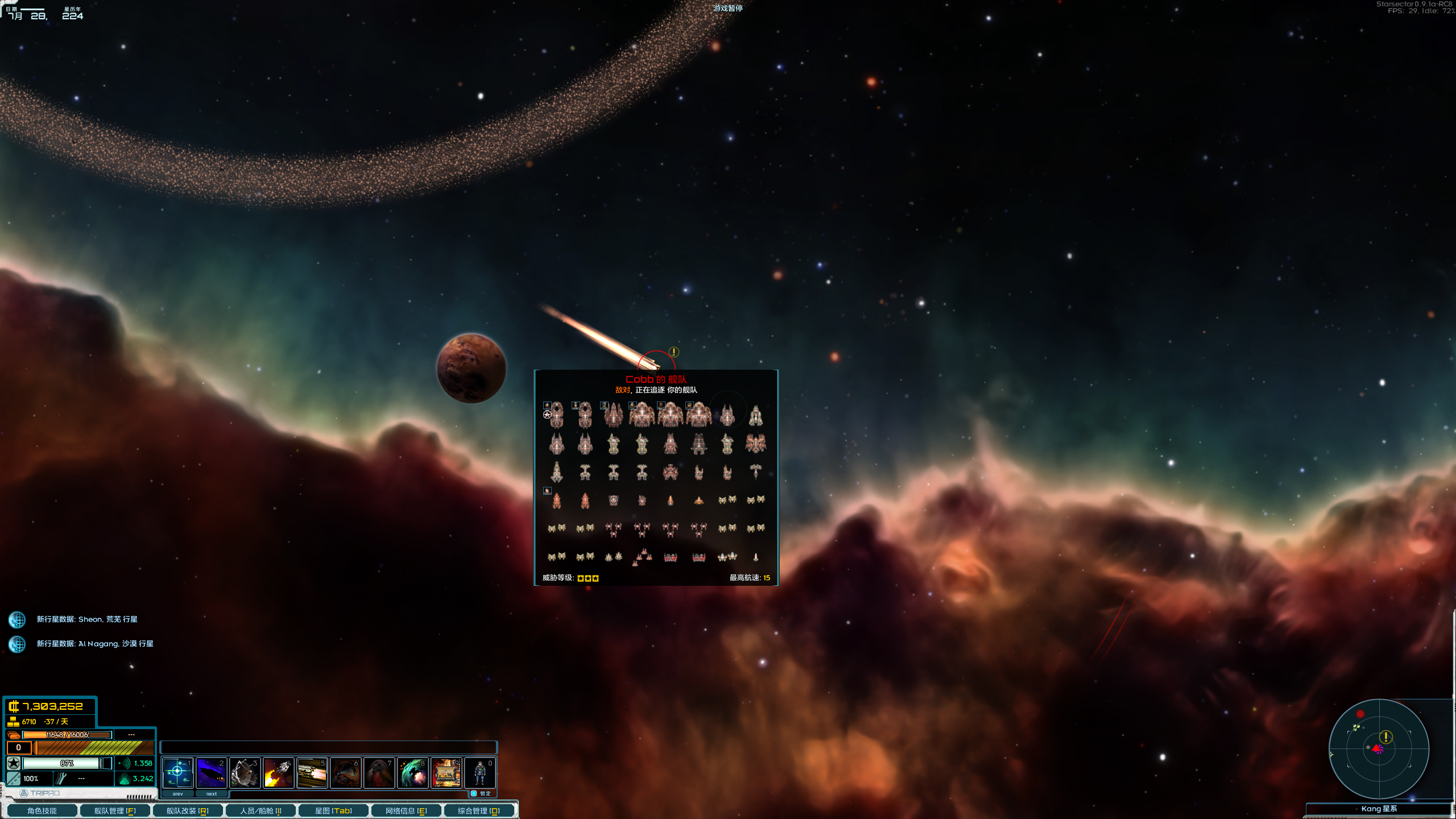Open the 舰队管理 [F] fleet screen

point(115,810)
